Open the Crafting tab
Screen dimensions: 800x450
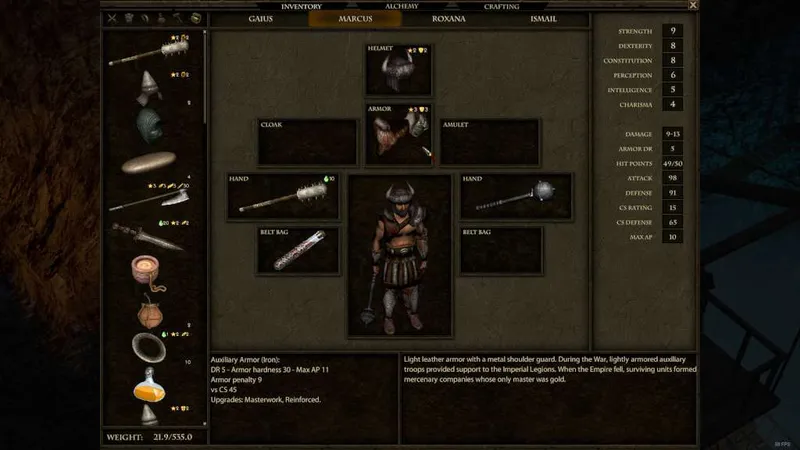pyautogui.click(x=502, y=6)
